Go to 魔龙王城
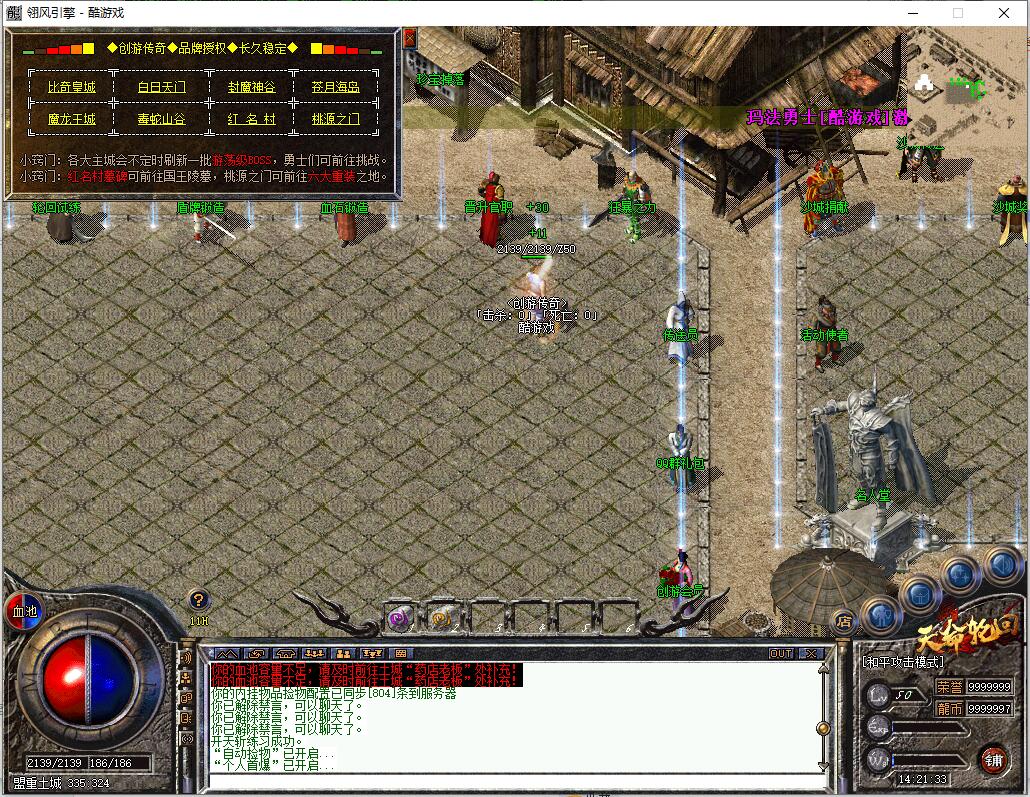Viewport: 1030px width, 797px height. 72,119
